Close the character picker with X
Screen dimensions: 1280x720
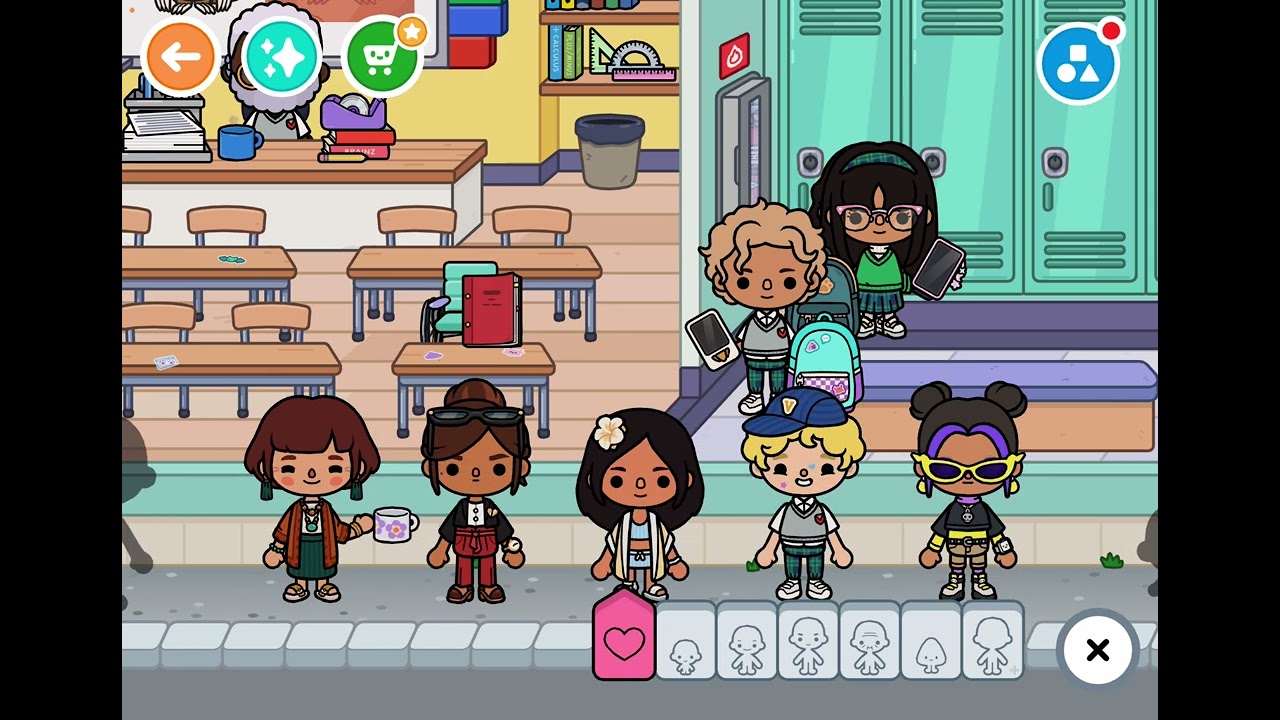pos(1097,650)
